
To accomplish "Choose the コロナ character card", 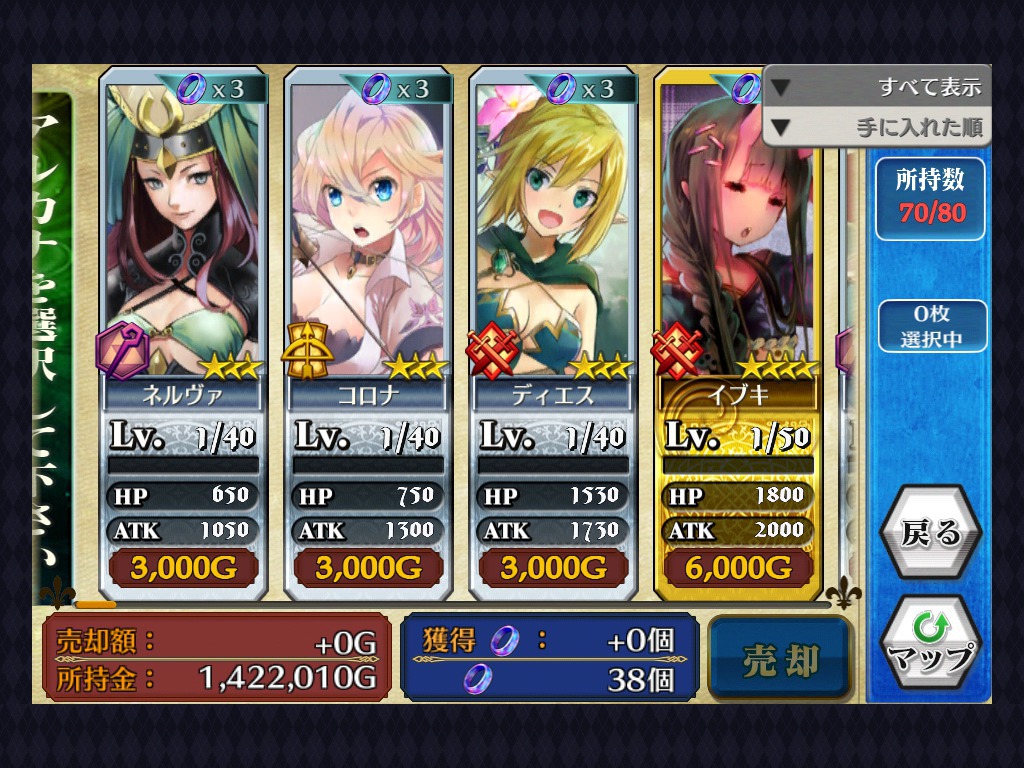I will click(x=368, y=330).
